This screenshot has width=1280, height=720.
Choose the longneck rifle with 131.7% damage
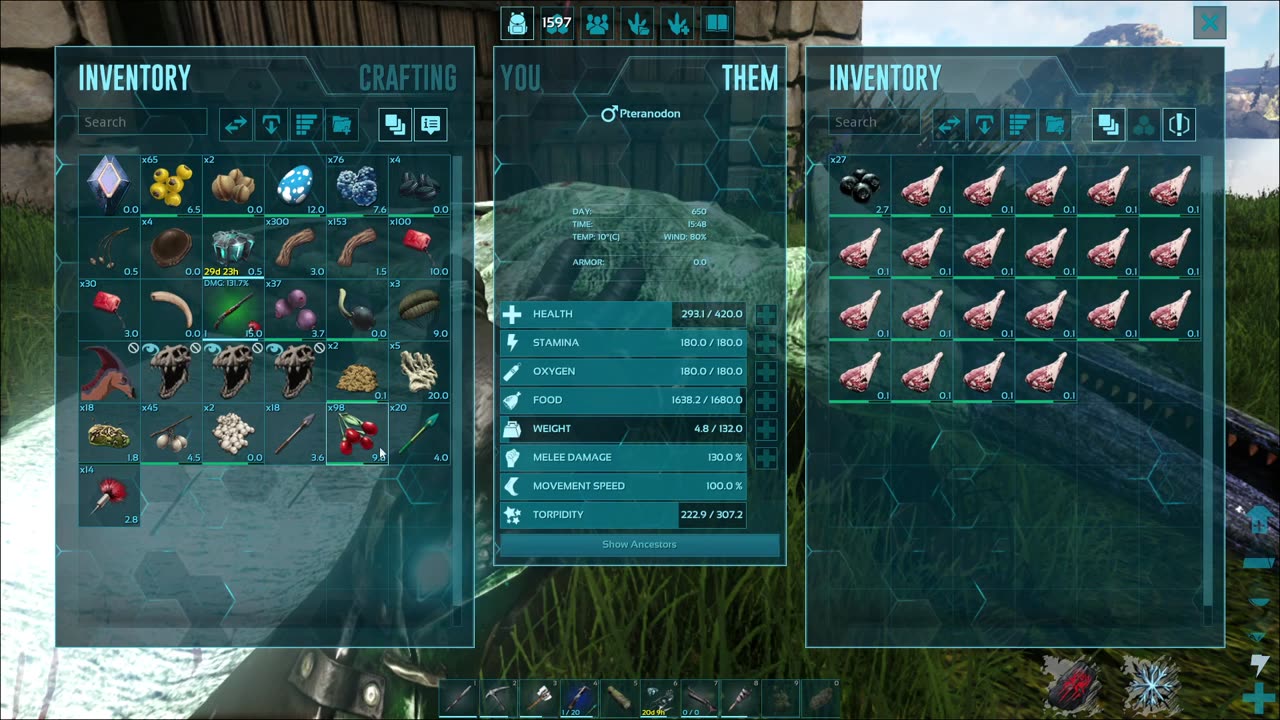(x=233, y=309)
